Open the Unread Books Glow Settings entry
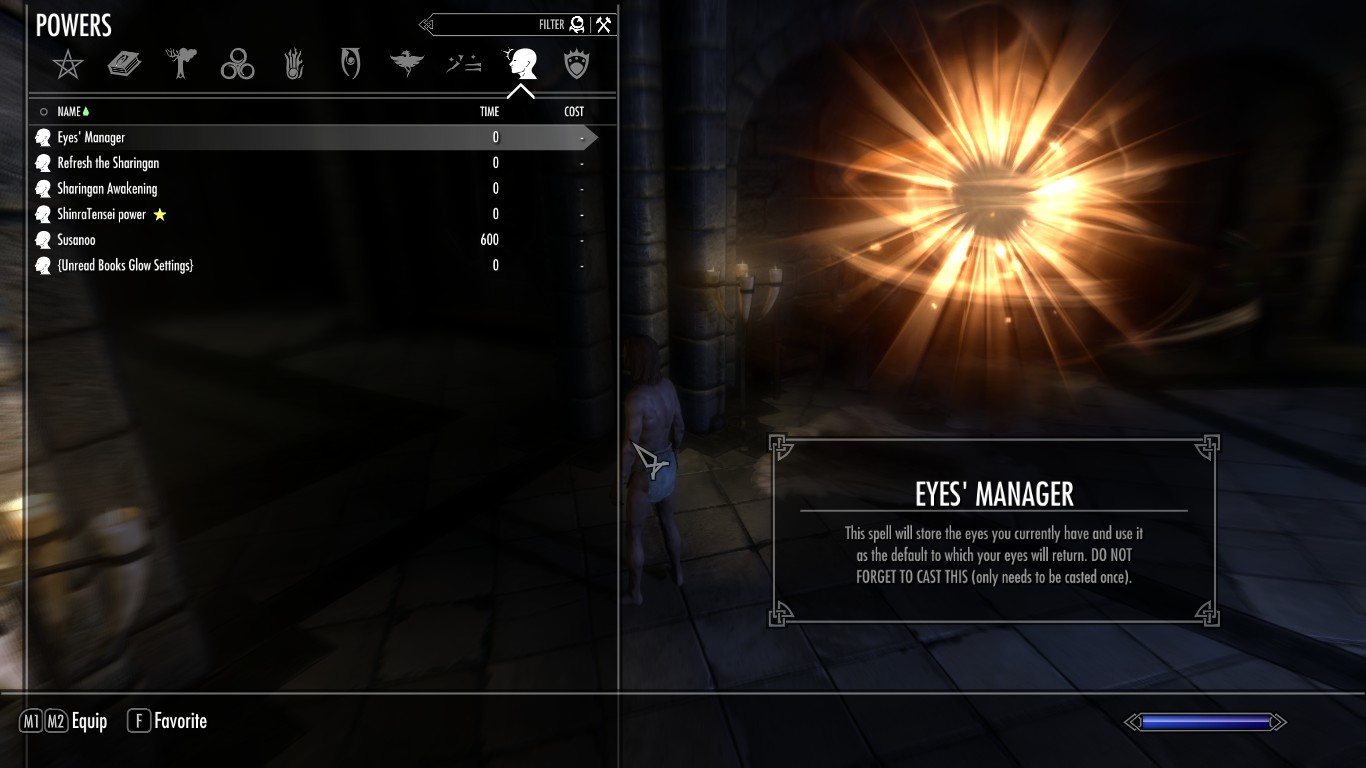This screenshot has width=1366, height=768. (125, 266)
